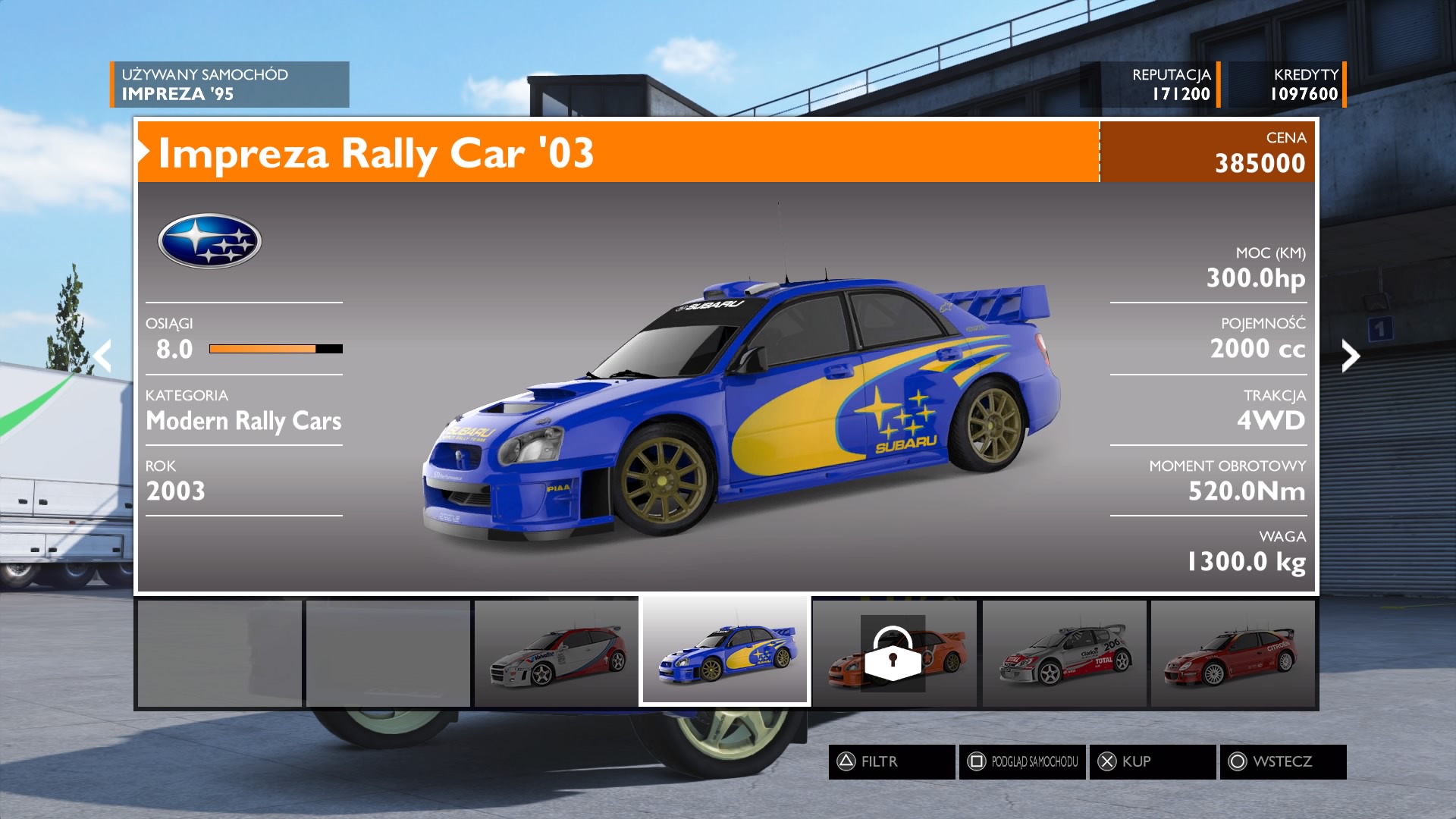Pick the silver Peugeot 206 thumbnail
The height and width of the screenshot is (819, 1456).
[1064, 654]
